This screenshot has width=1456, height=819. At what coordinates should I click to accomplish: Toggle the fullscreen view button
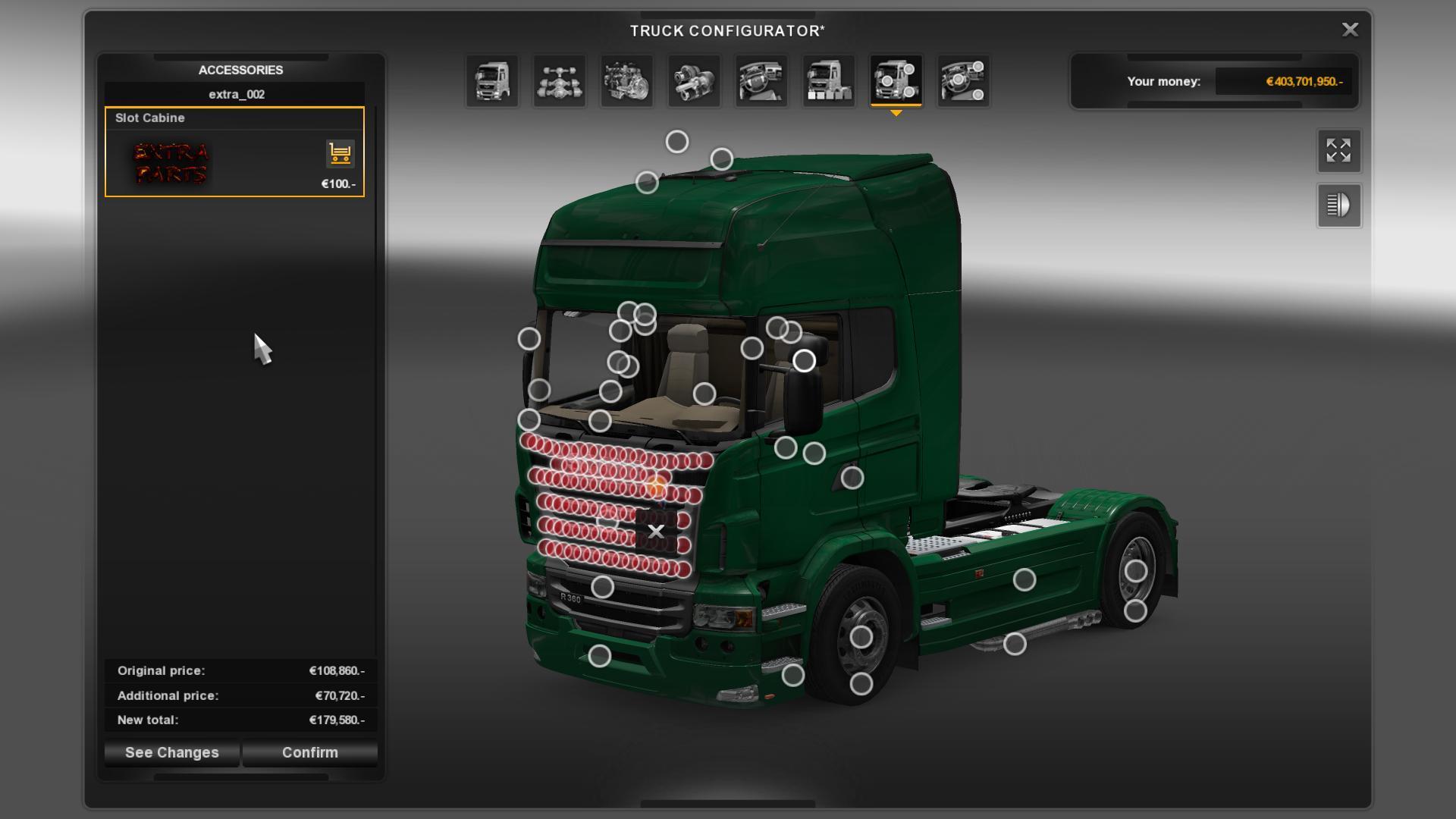point(1338,151)
